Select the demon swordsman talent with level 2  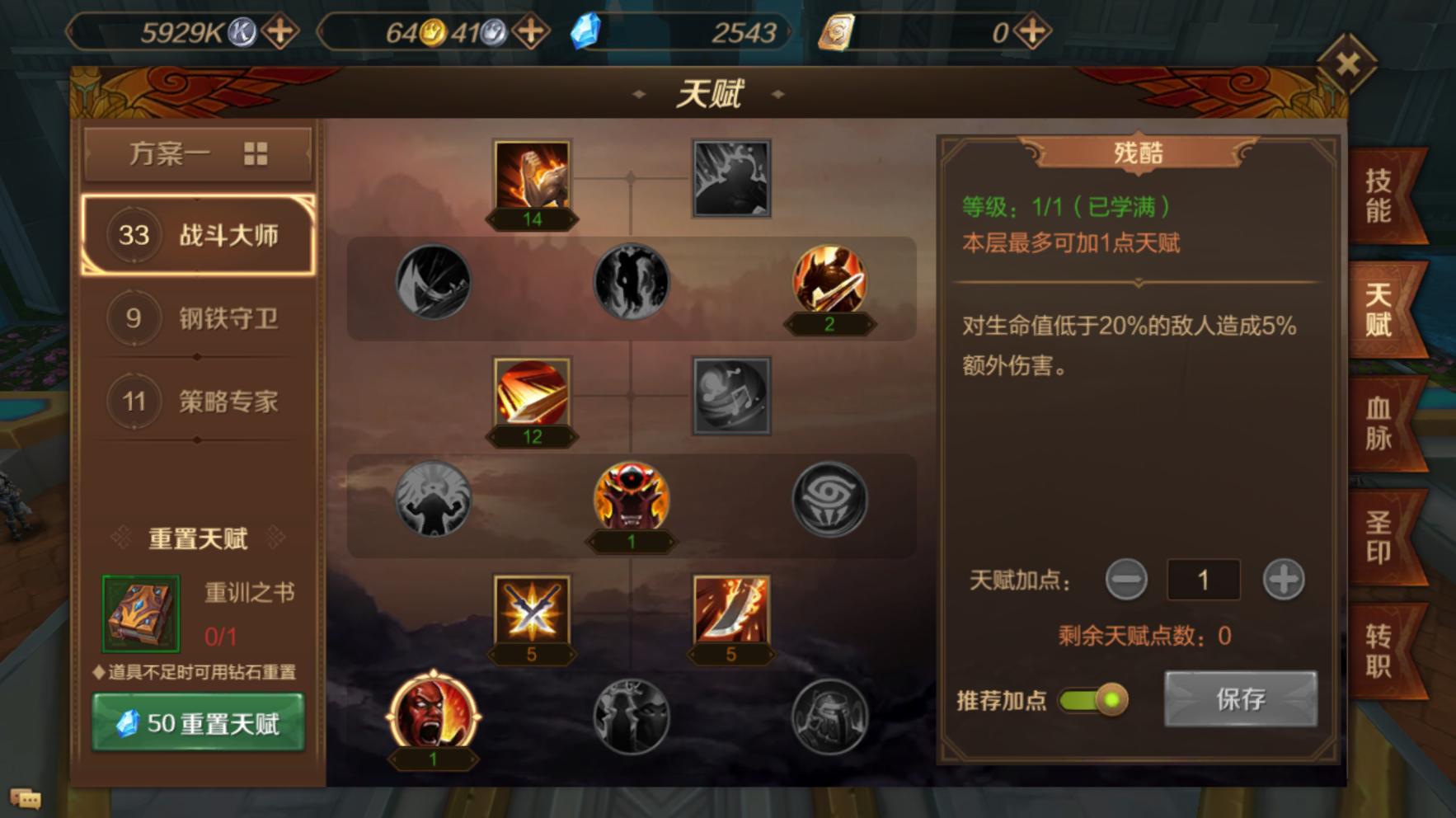pyautogui.click(x=829, y=284)
